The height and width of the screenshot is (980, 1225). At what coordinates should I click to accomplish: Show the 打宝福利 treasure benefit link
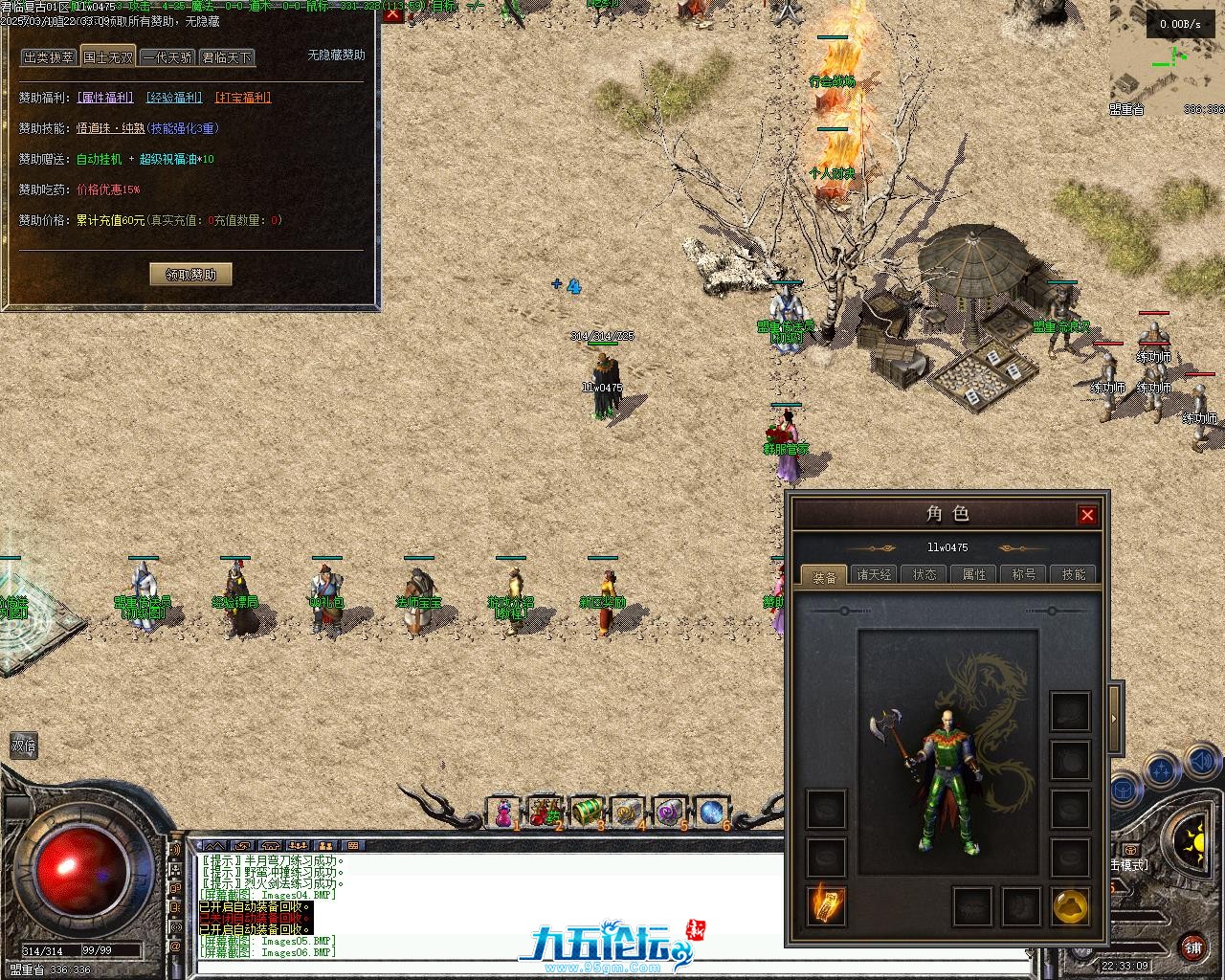tap(243, 98)
